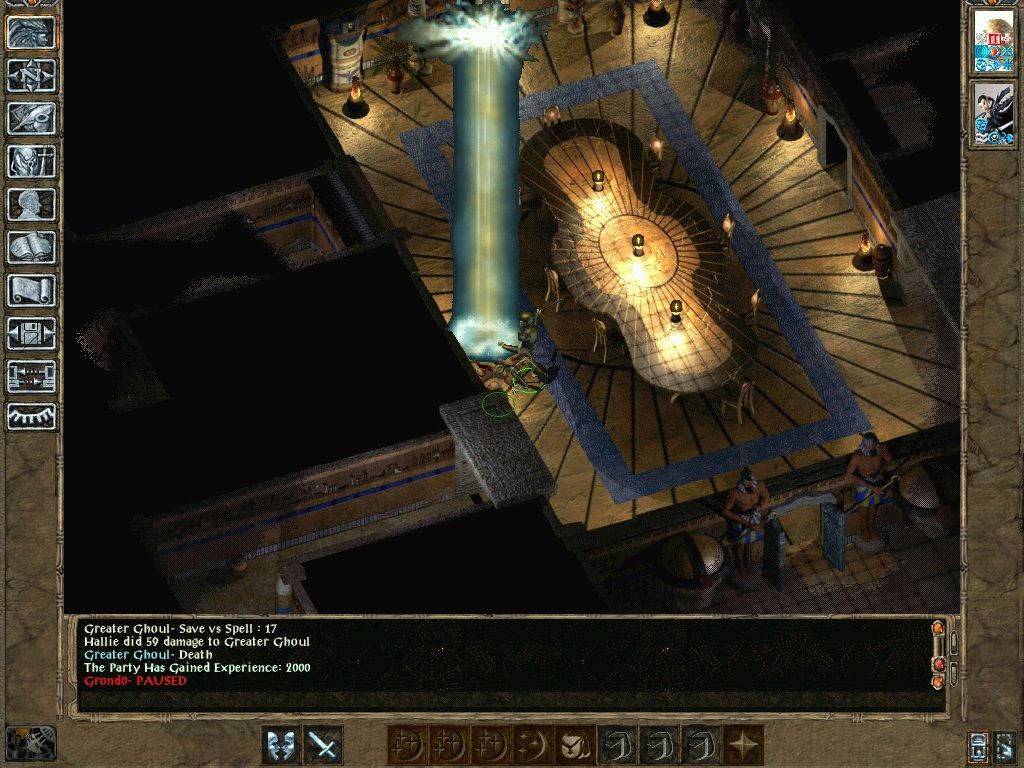This screenshot has width=1024, height=768.
Task: Select the cube-shaped formation button
Action: pyautogui.click(x=574, y=745)
